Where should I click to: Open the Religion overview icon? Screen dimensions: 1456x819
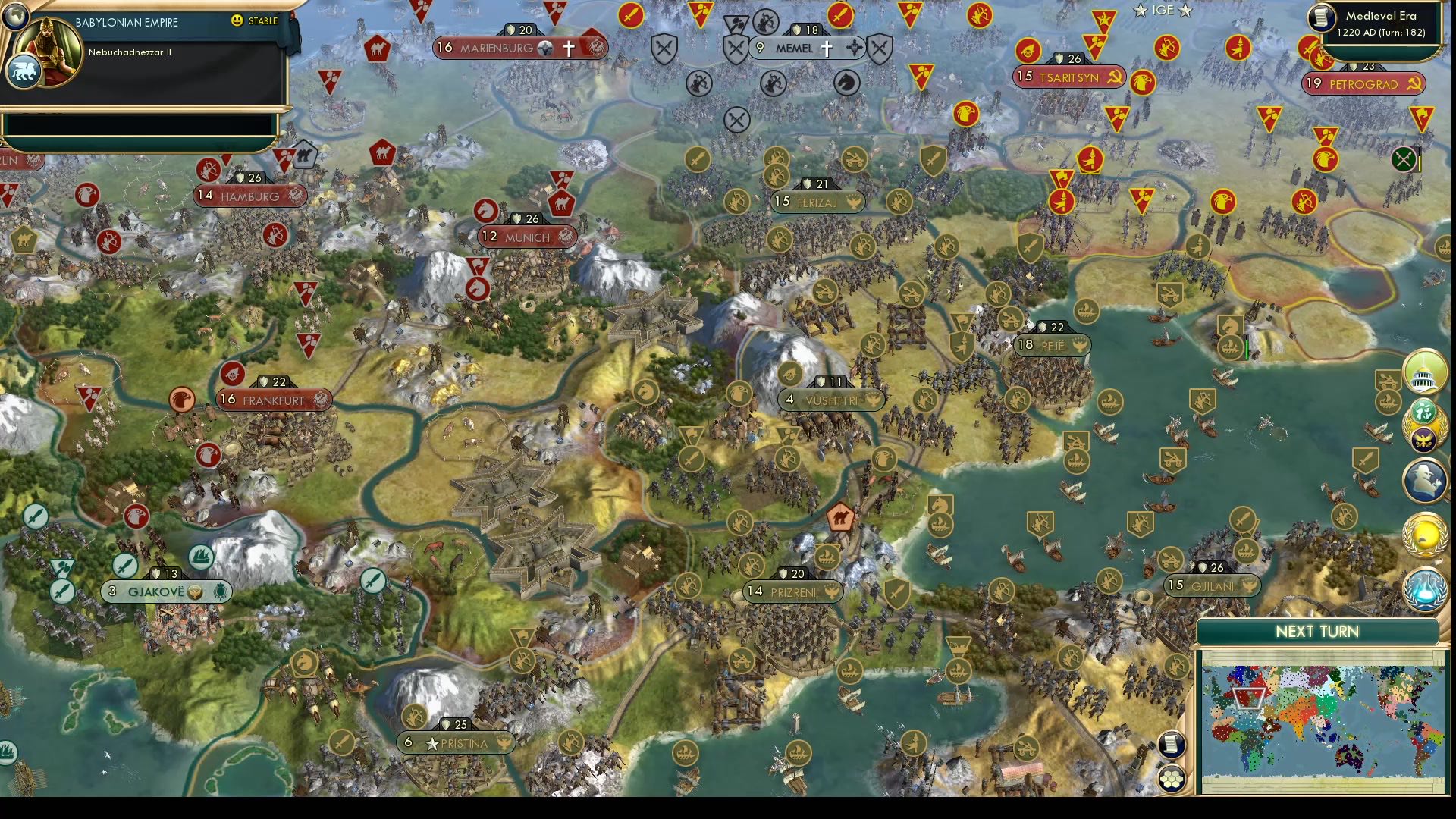[x=1424, y=411]
